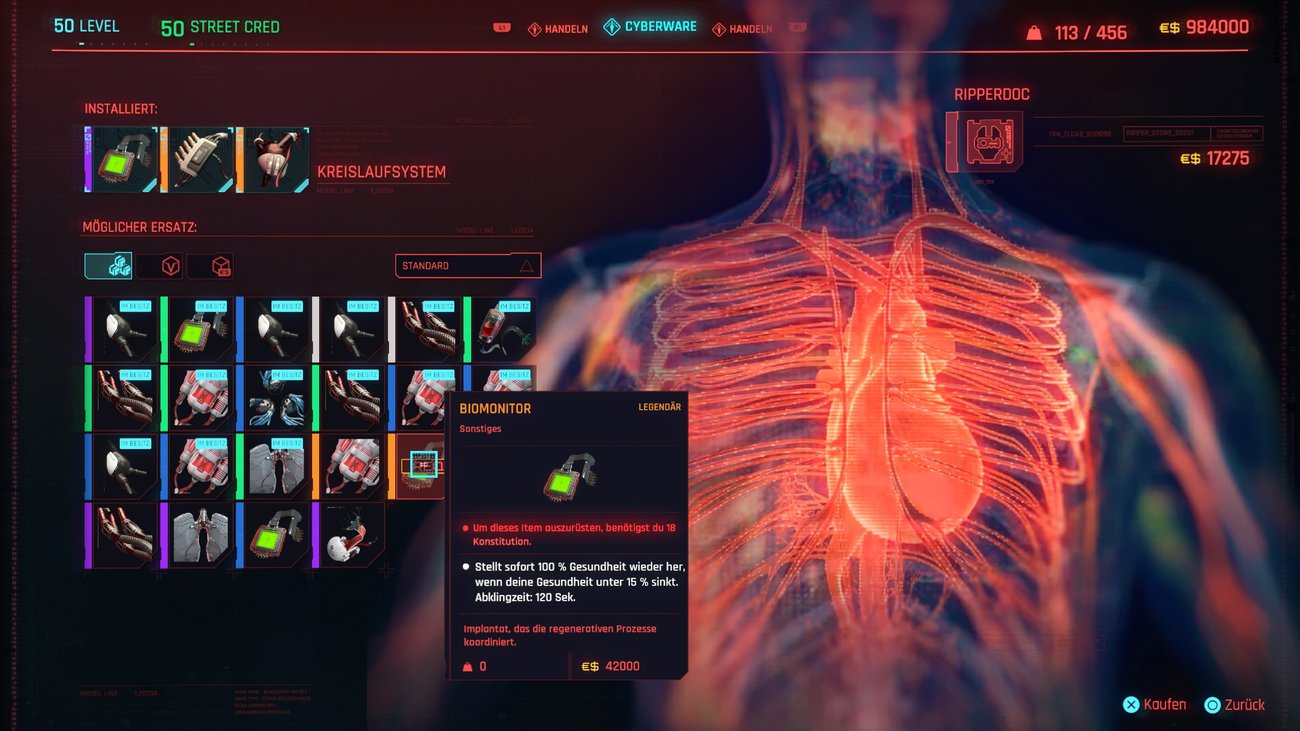Select the 'show all items' cube filter icon
Viewport: 1300px width, 731px height.
[x=107, y=267]
